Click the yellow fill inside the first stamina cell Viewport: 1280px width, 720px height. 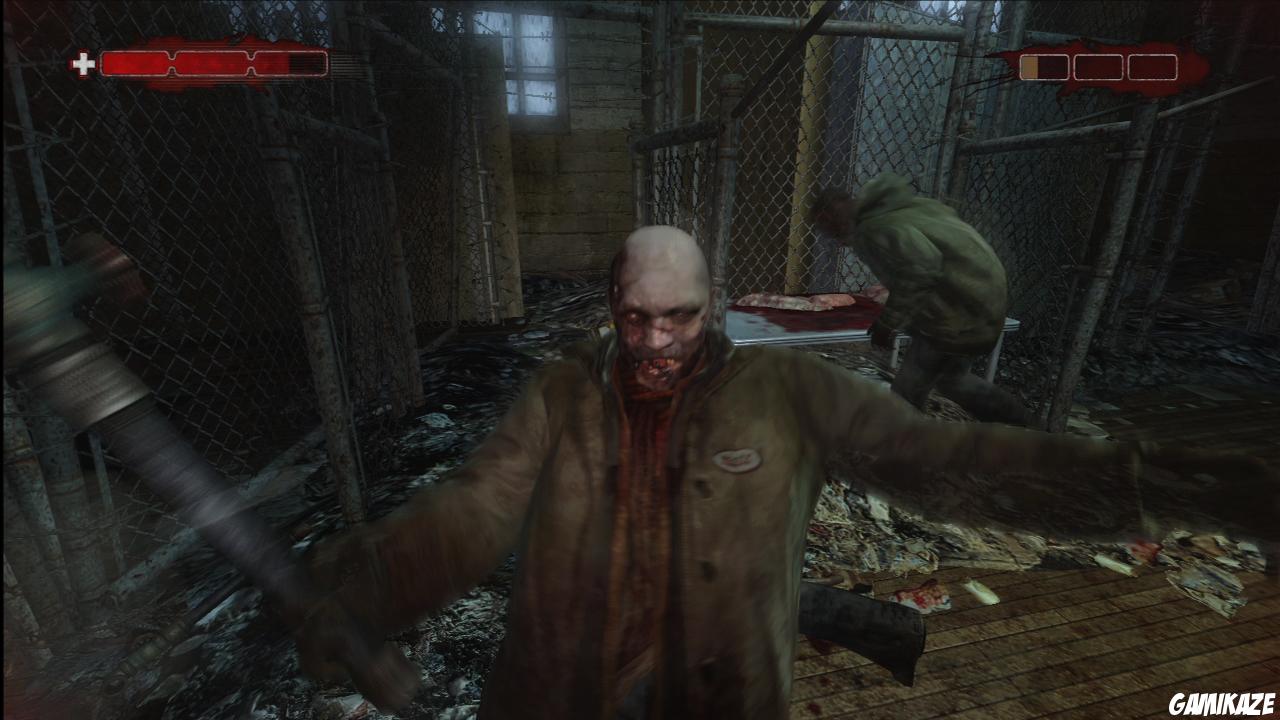tap(1029, 67)
